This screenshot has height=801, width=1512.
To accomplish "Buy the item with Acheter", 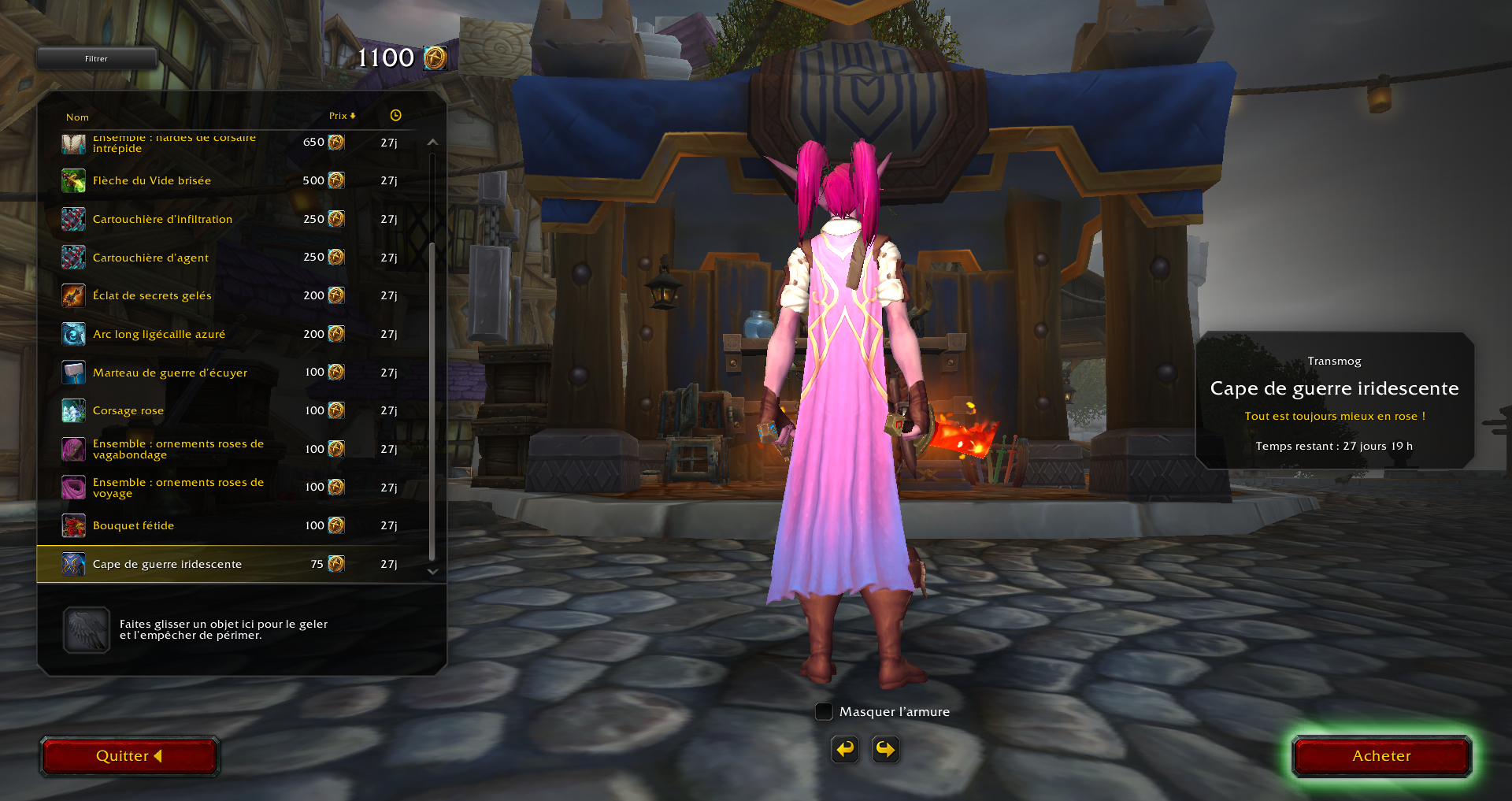I will (1381, 756).
